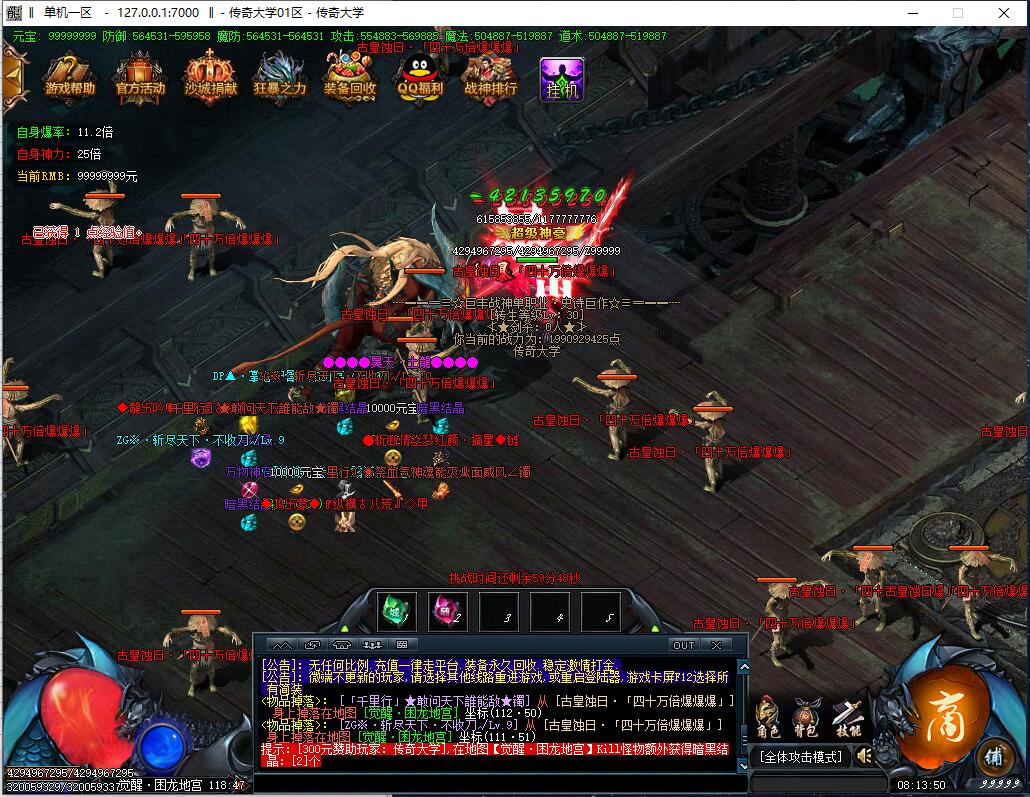Open the 游戏帮助 game help menu

[x=70, y=74]
